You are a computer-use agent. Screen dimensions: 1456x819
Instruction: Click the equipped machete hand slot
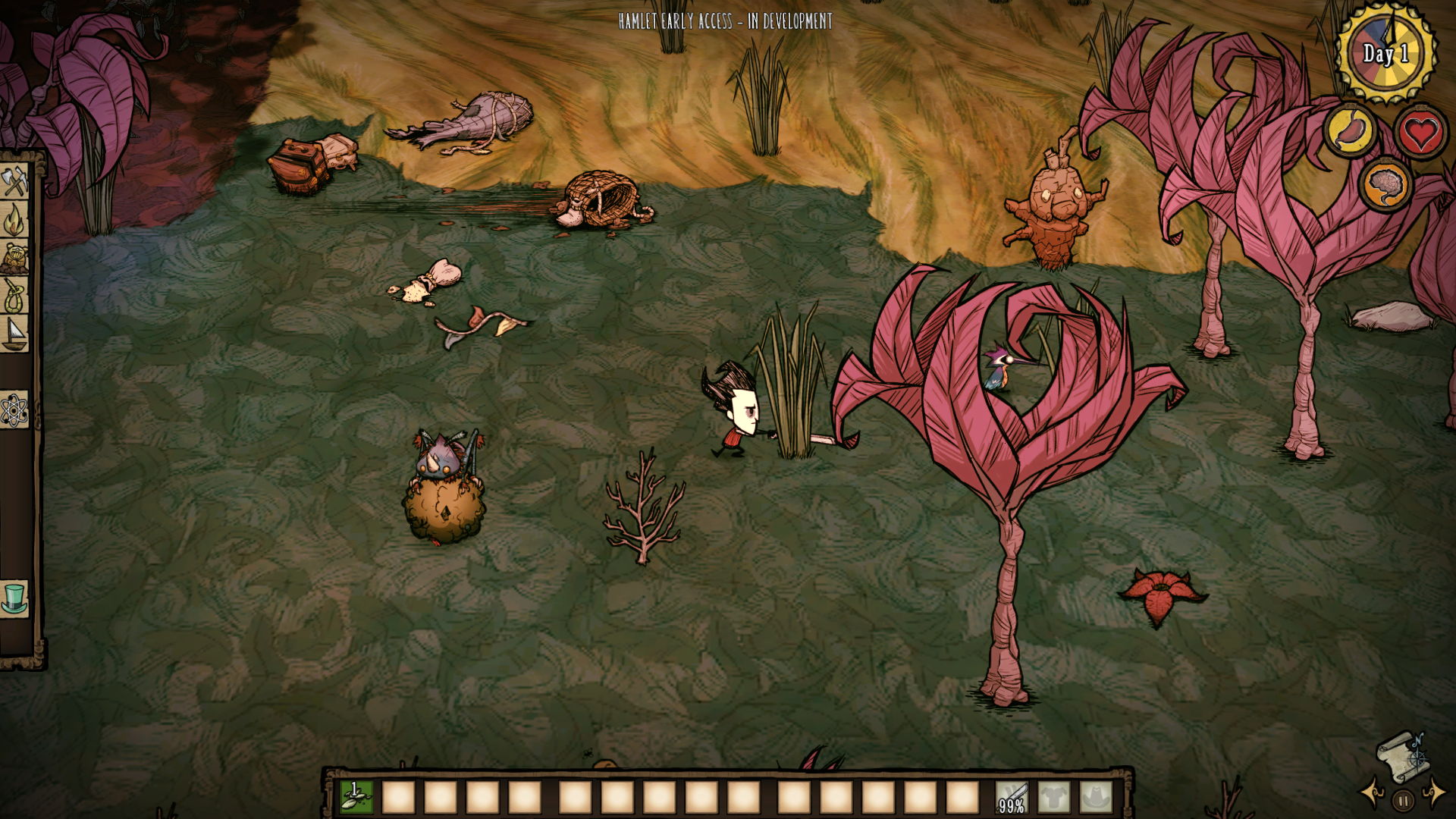click(1012, 798)
